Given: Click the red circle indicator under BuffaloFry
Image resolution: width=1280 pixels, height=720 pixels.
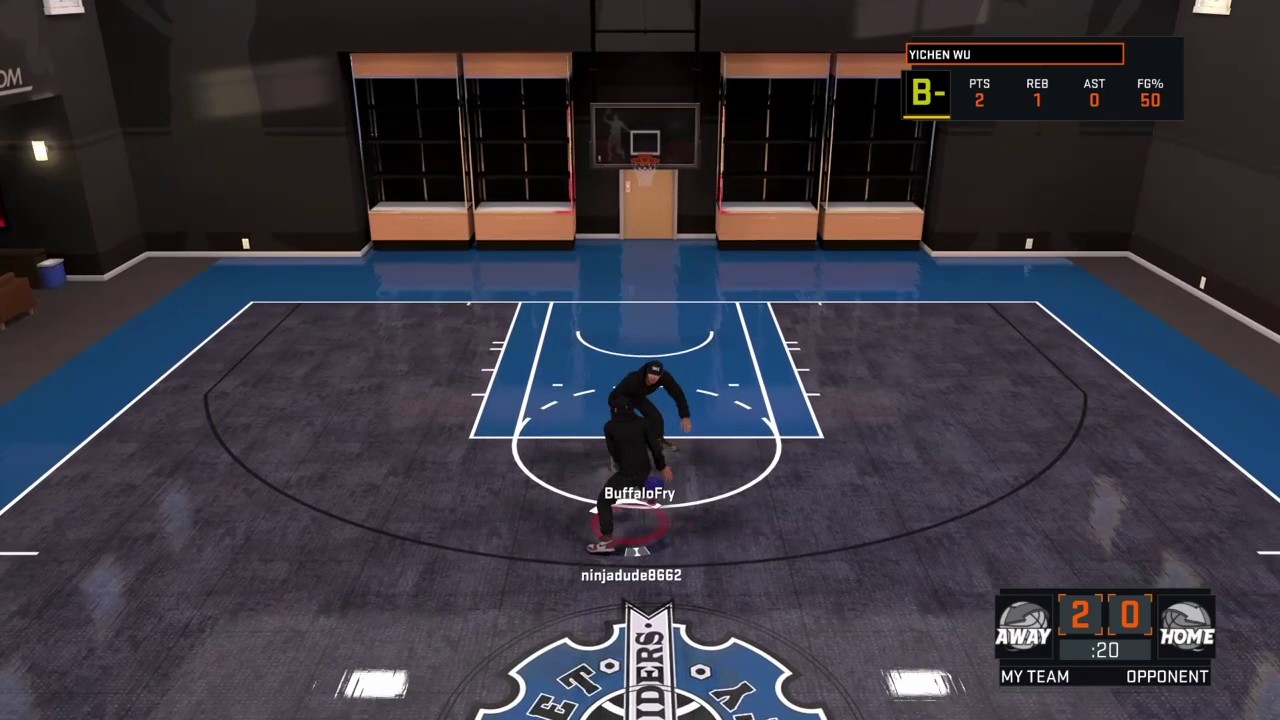Looking at the screenshot, I should coord(630,527).
